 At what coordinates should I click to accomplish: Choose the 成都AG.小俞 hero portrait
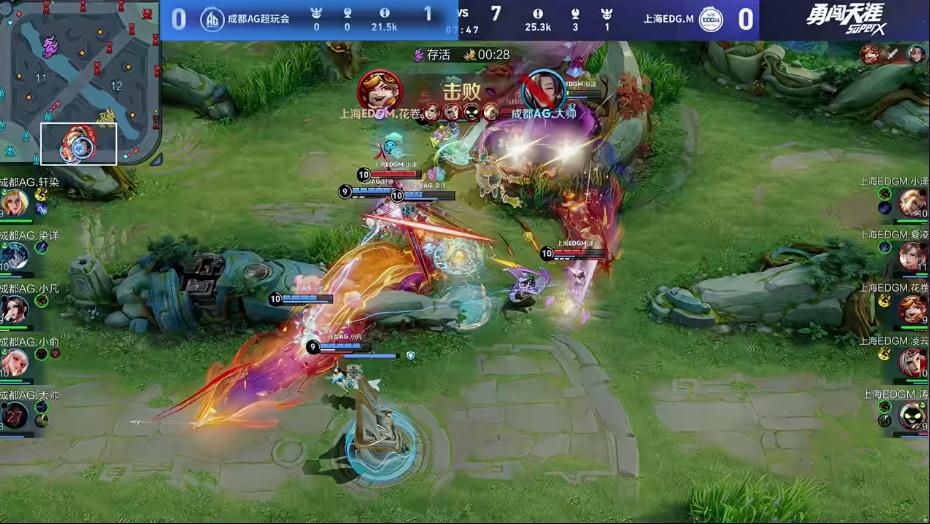click(15, 361)
